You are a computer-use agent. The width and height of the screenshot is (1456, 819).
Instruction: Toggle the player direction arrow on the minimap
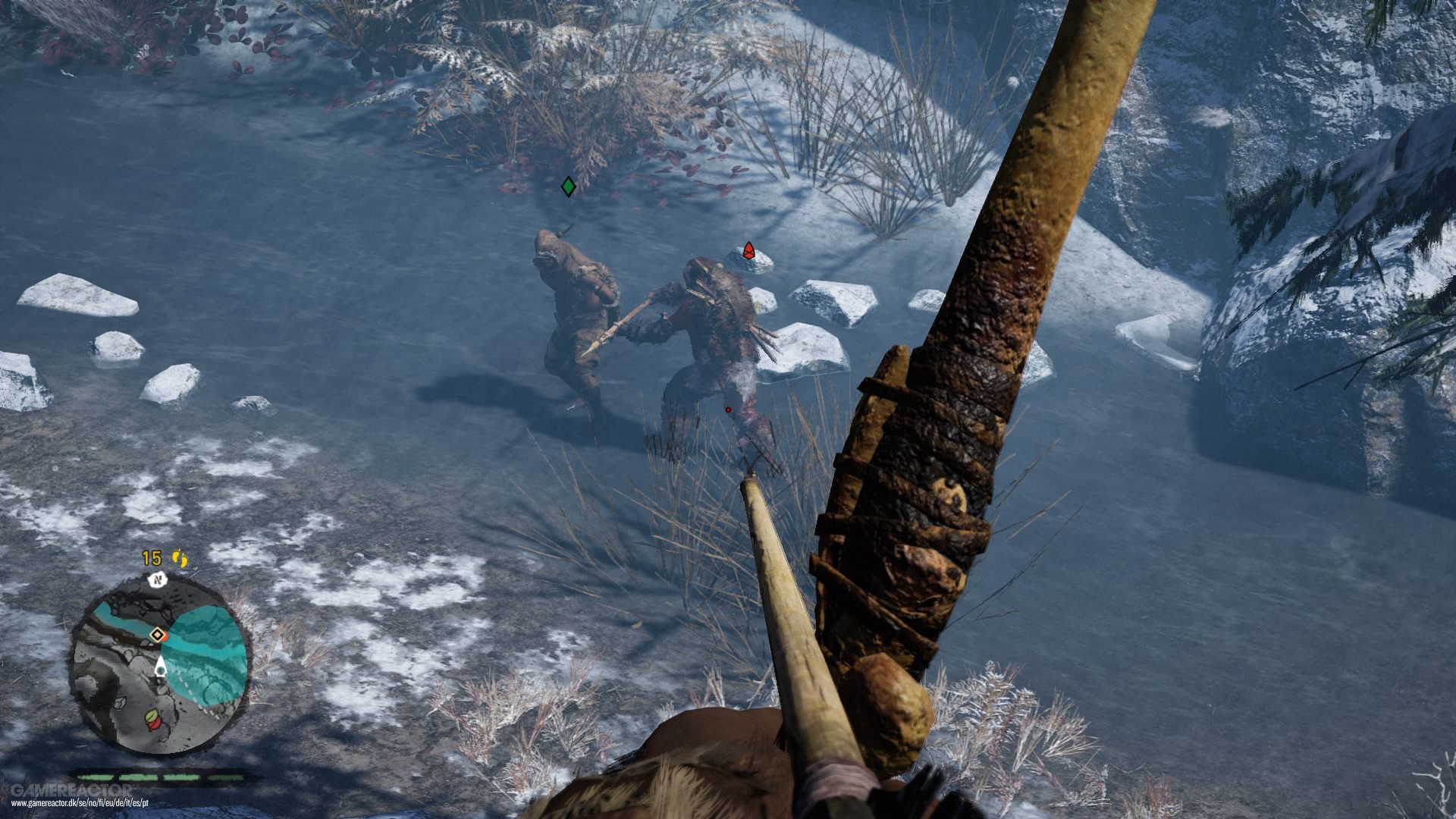(x=161, y=665)
